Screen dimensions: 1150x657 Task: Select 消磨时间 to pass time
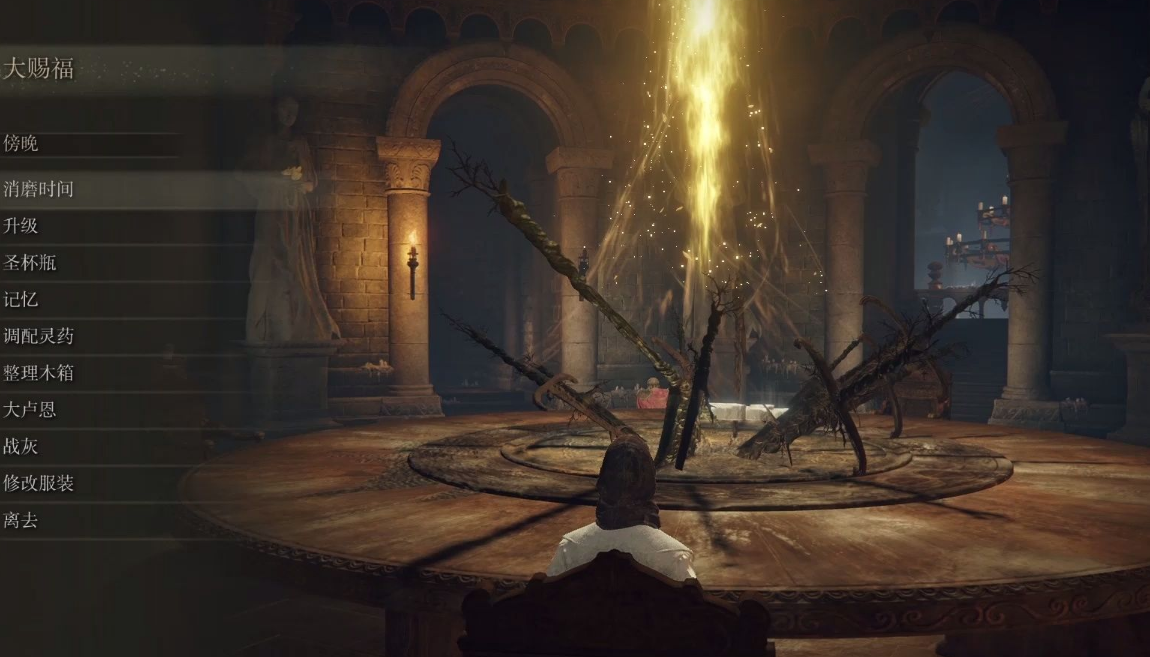point(39,189)
